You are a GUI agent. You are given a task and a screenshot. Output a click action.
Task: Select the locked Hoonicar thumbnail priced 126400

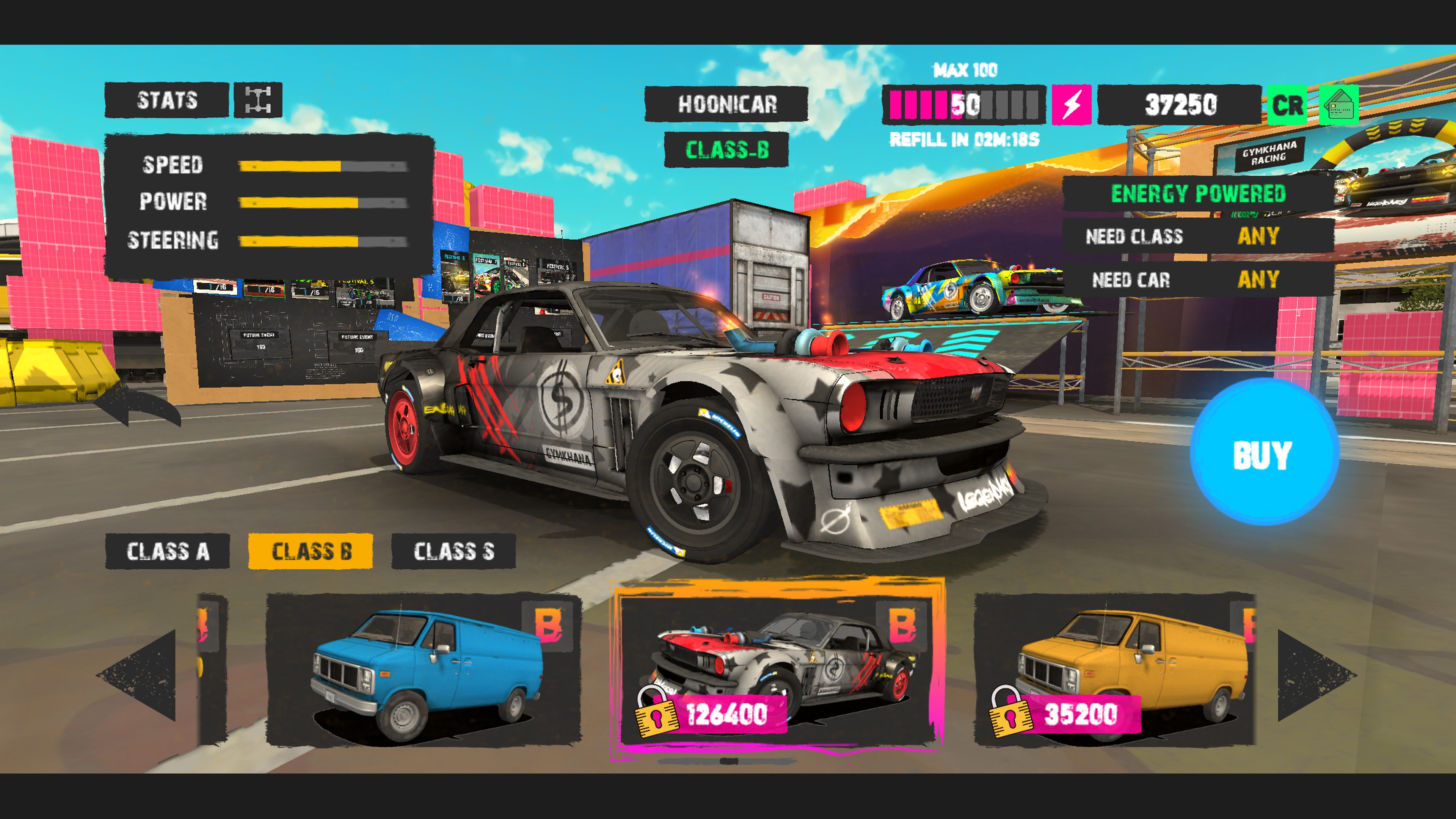(x=778, y=670)
